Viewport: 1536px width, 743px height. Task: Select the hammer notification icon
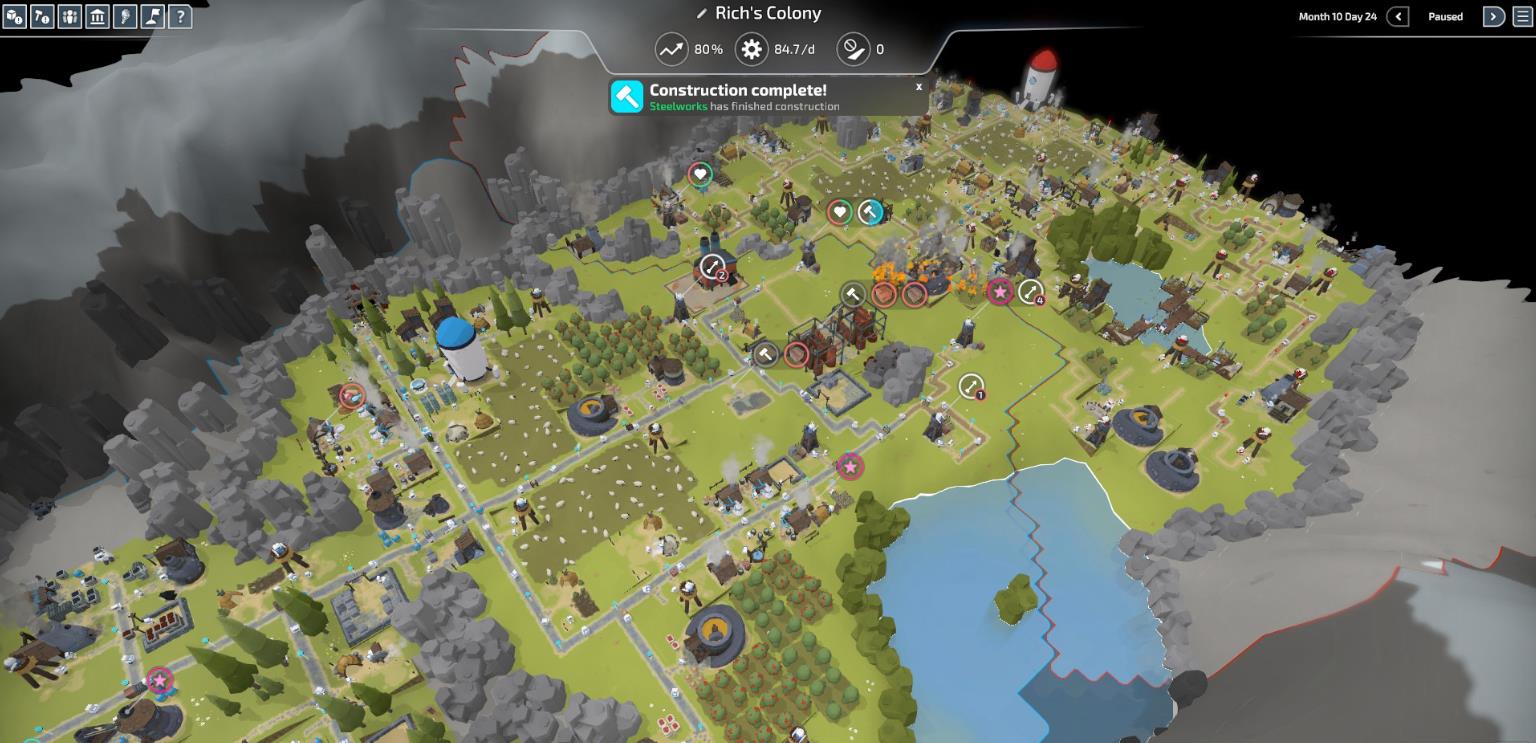click(x=627, y=97)
